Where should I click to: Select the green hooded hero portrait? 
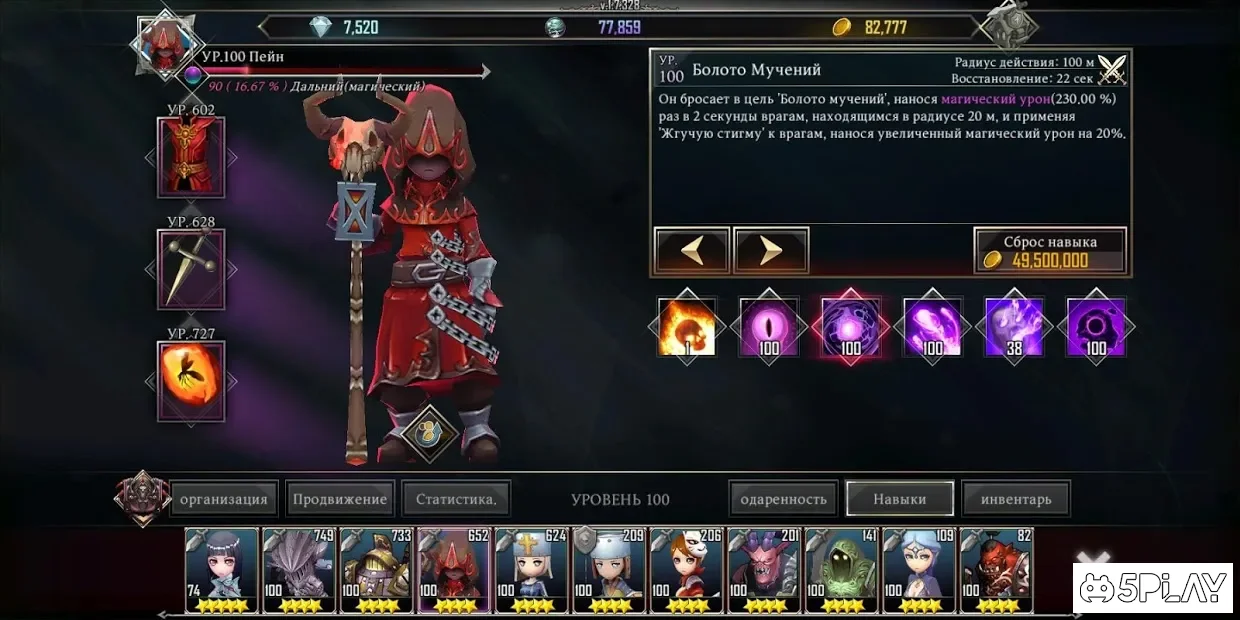842,570
